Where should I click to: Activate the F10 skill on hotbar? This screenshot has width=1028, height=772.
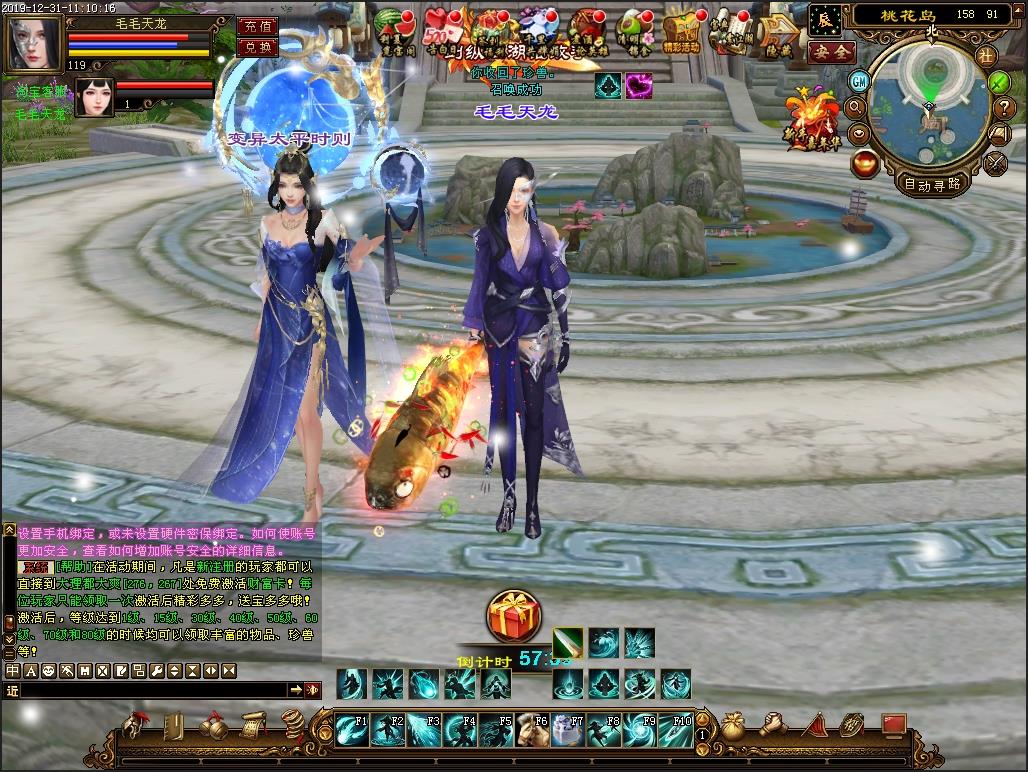coord(675,731)
